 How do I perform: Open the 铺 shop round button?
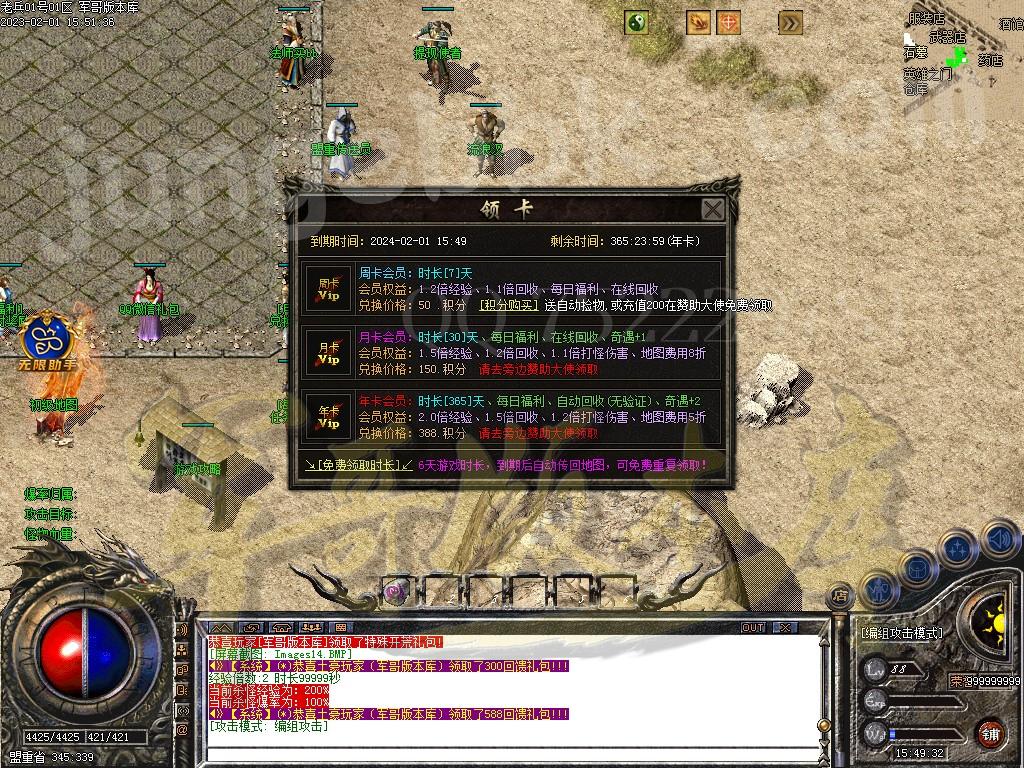(x=990, y=732)
